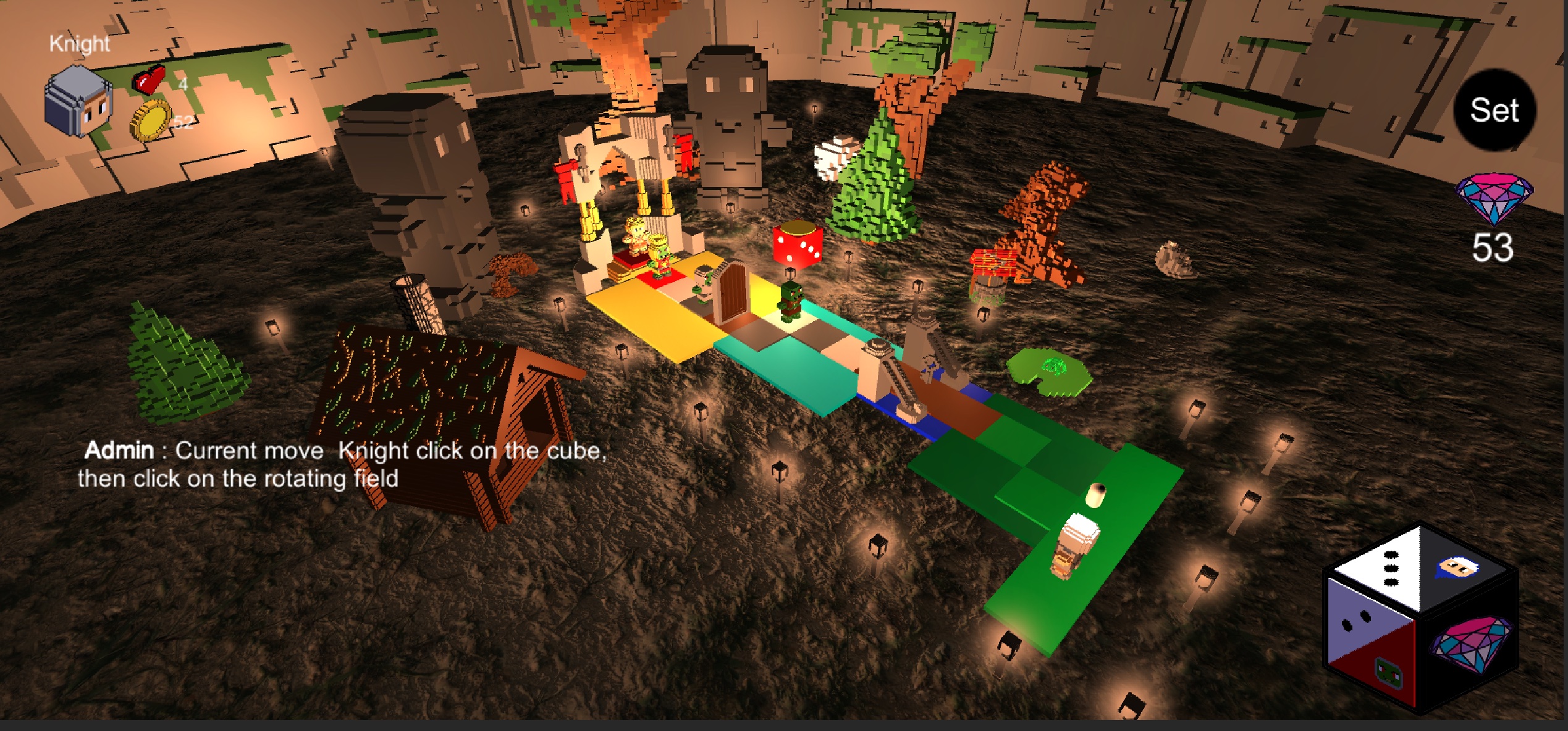The width and height of the screenshot is (1568, 731).
Task: Select the Knight portrait icon
Action: pos(79,102)
